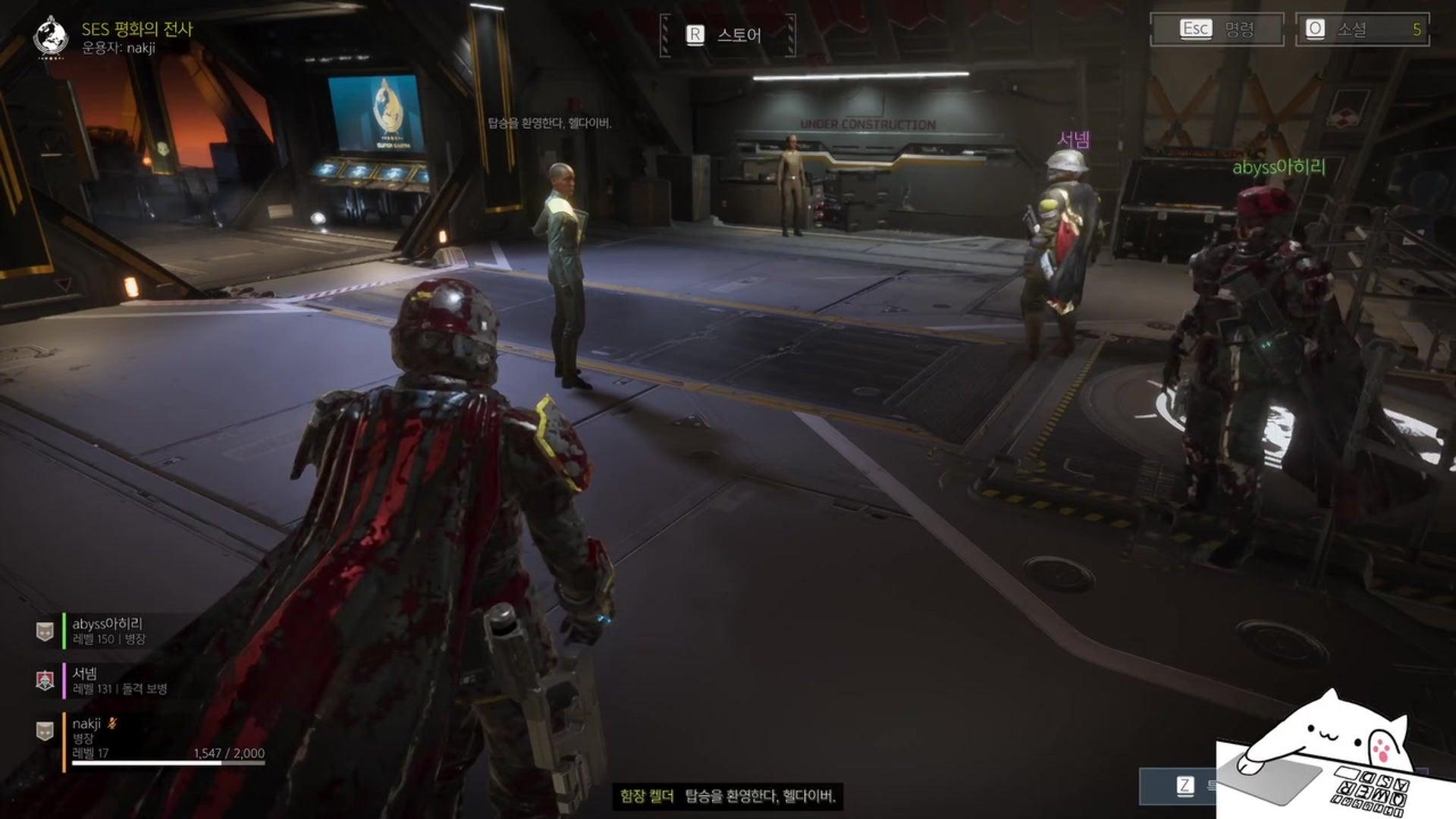Select 서넴 in the squad list

pyautogui.click(x=119, y=680)
